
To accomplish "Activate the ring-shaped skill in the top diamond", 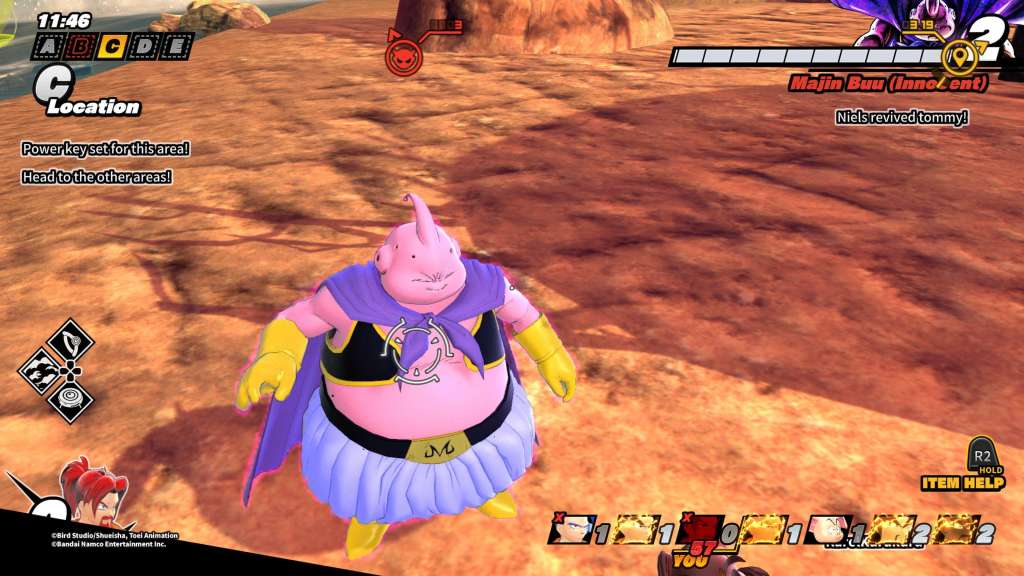I will (x=70, y=341).
